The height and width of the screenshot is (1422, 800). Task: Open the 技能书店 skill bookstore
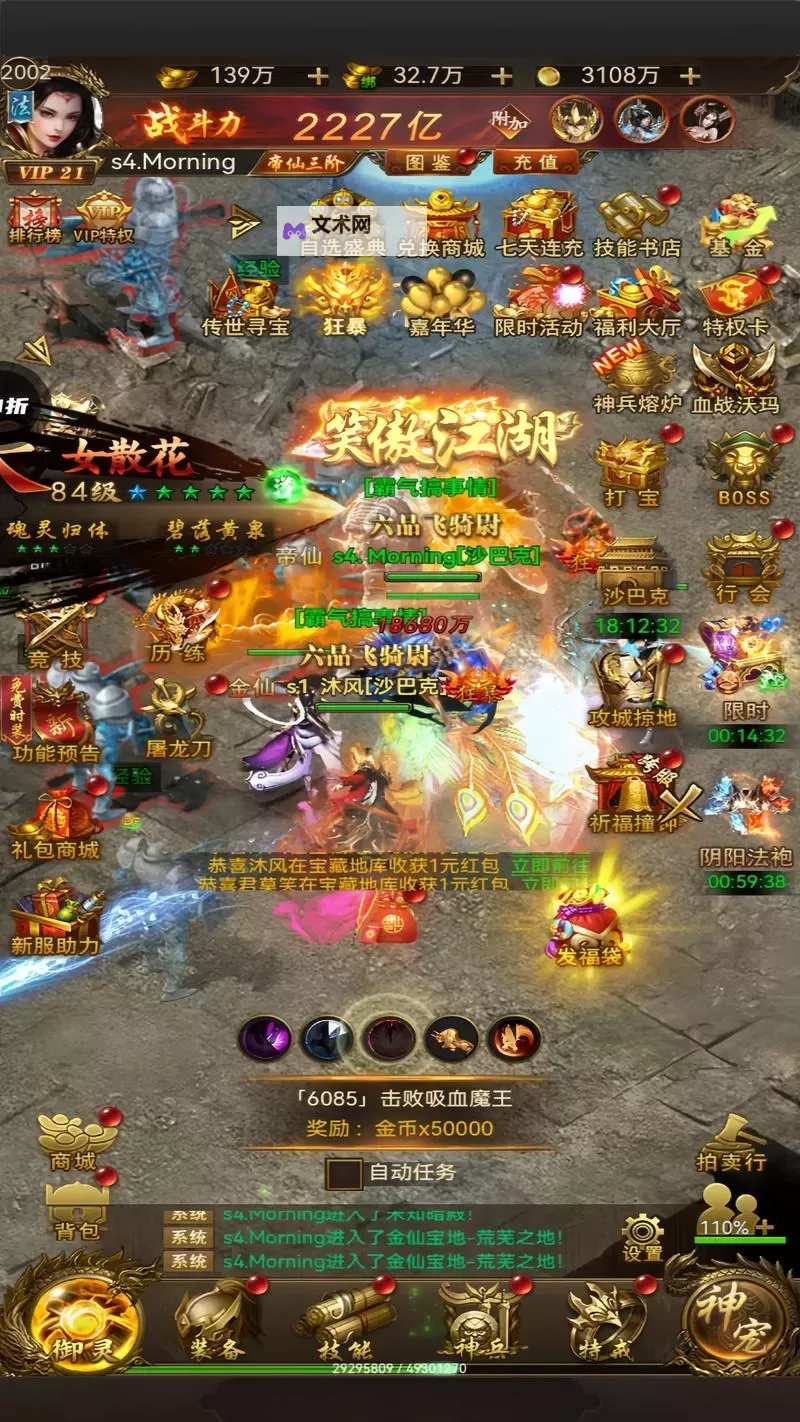[x=636, y=222]
